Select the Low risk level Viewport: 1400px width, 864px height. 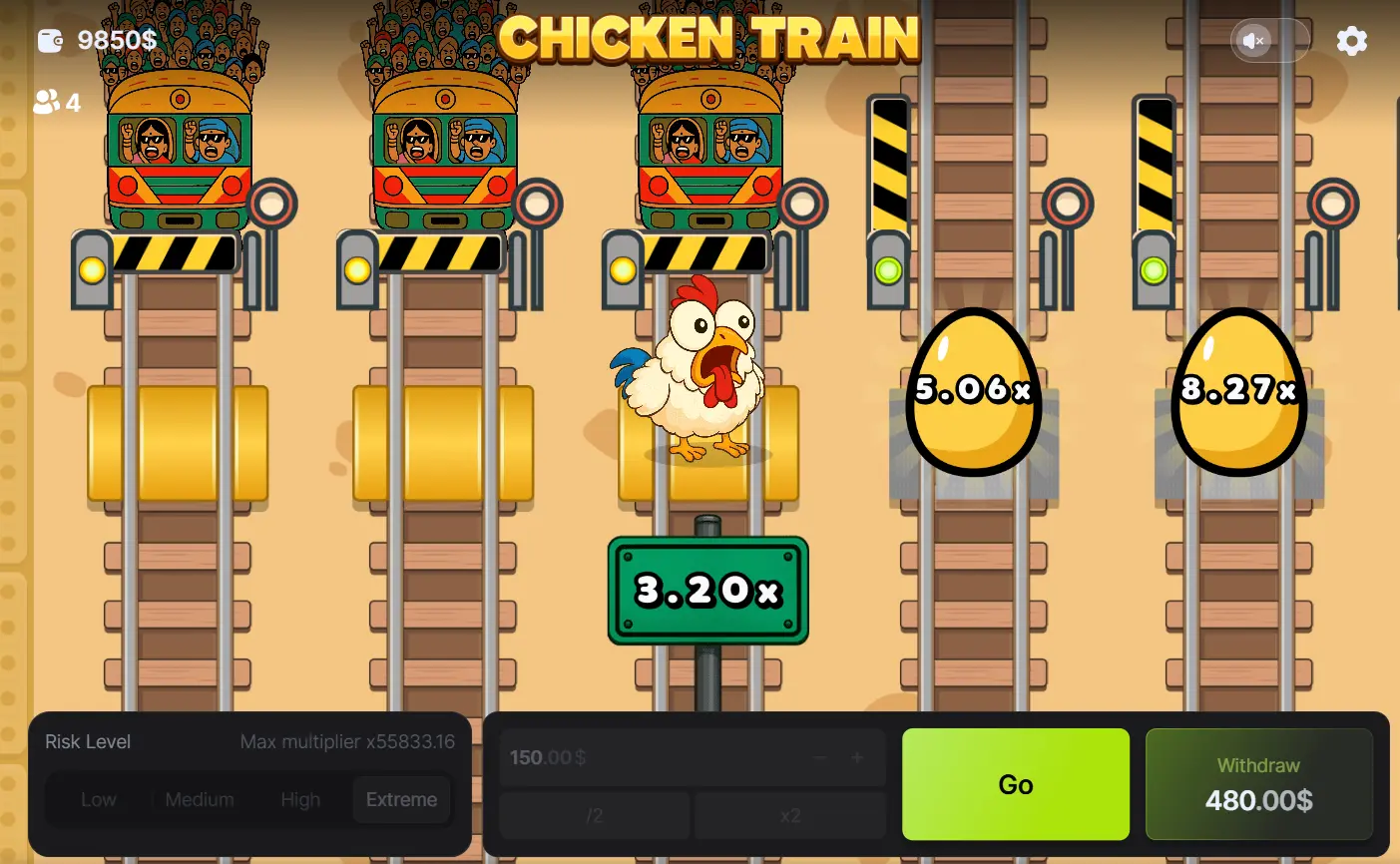(99, 799)
